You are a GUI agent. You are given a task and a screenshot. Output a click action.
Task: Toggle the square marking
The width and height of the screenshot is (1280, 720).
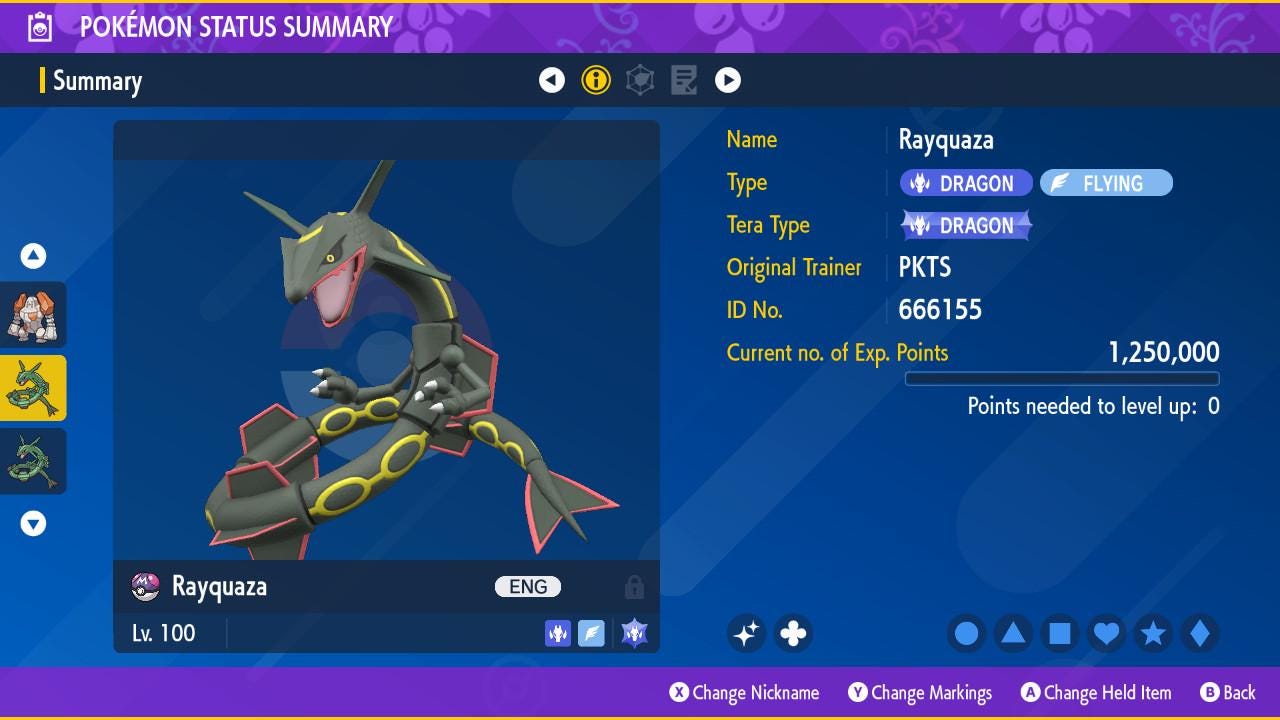[x=1060, y=633]
